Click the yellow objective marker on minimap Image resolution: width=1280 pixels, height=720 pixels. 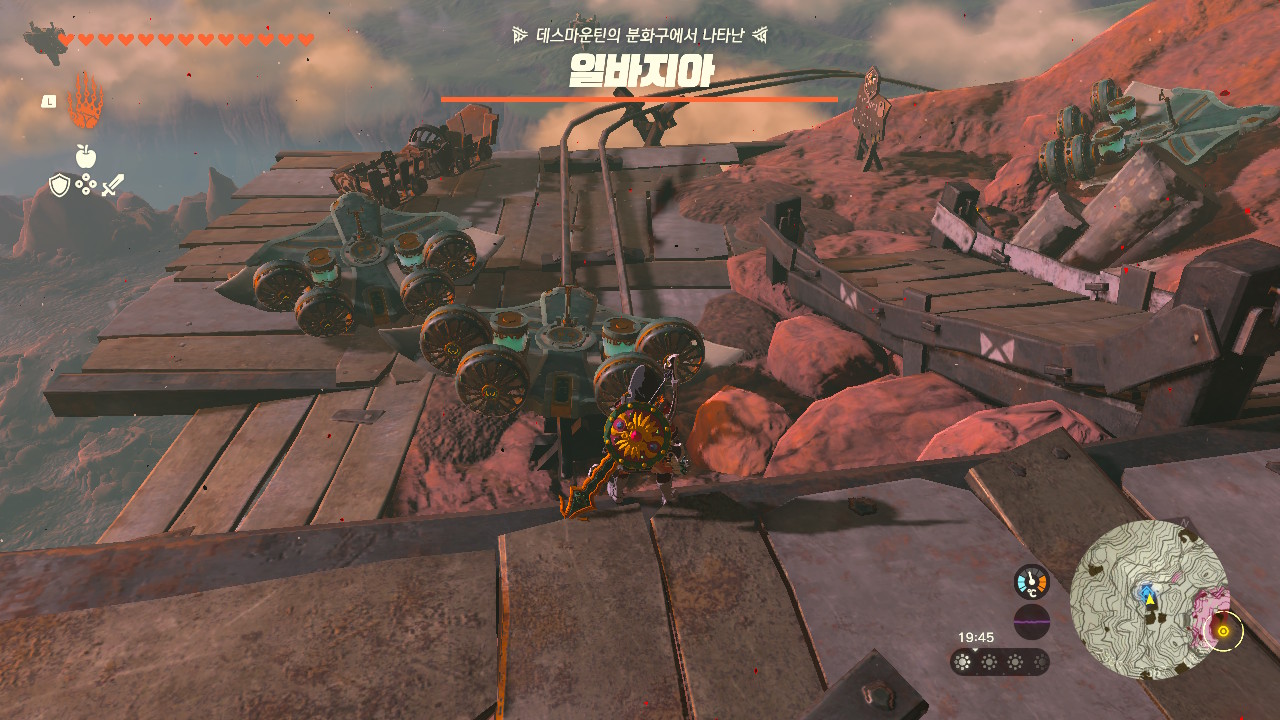(1222, 631)
